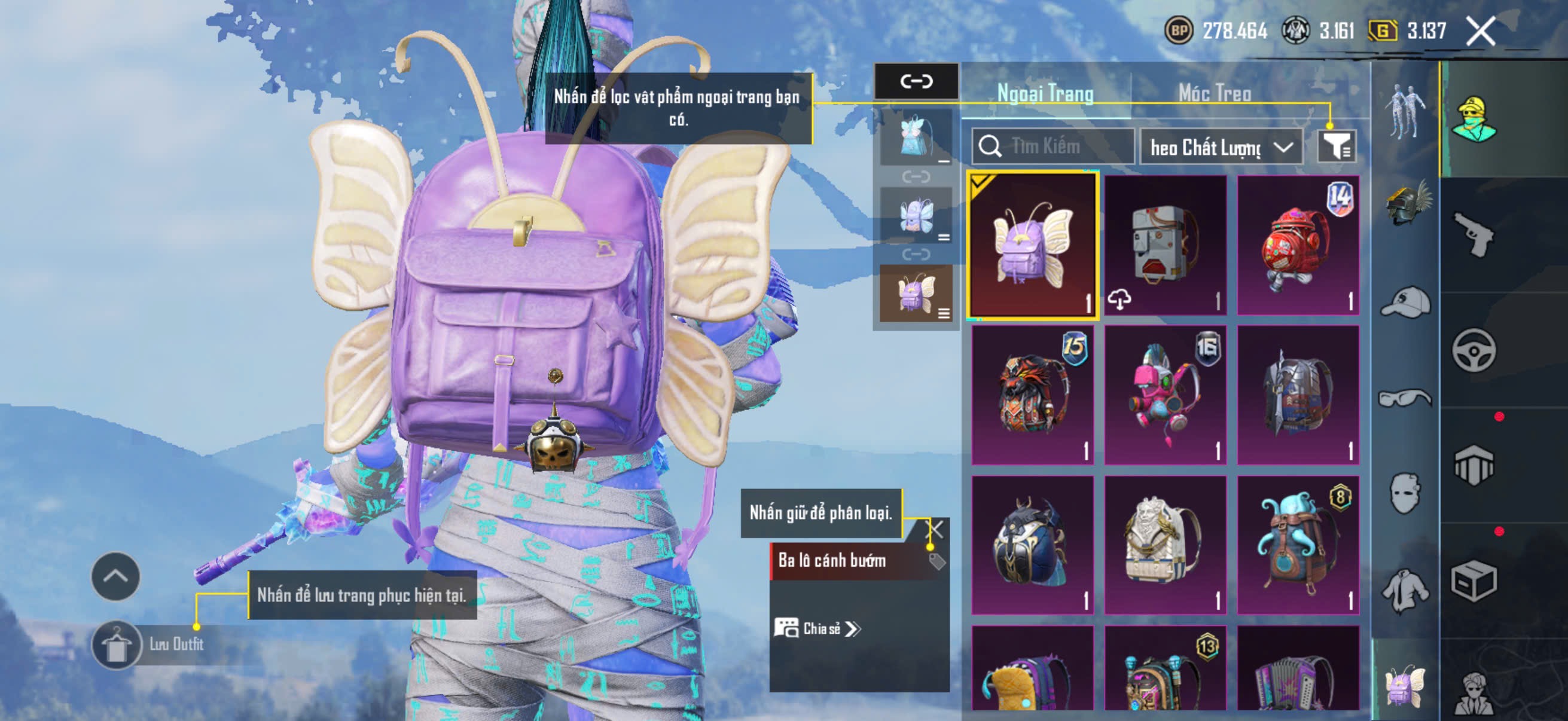Select the Ngoại Trang tab
The height and width of the screenshot is (721, 1568).
pos(1045,94)
